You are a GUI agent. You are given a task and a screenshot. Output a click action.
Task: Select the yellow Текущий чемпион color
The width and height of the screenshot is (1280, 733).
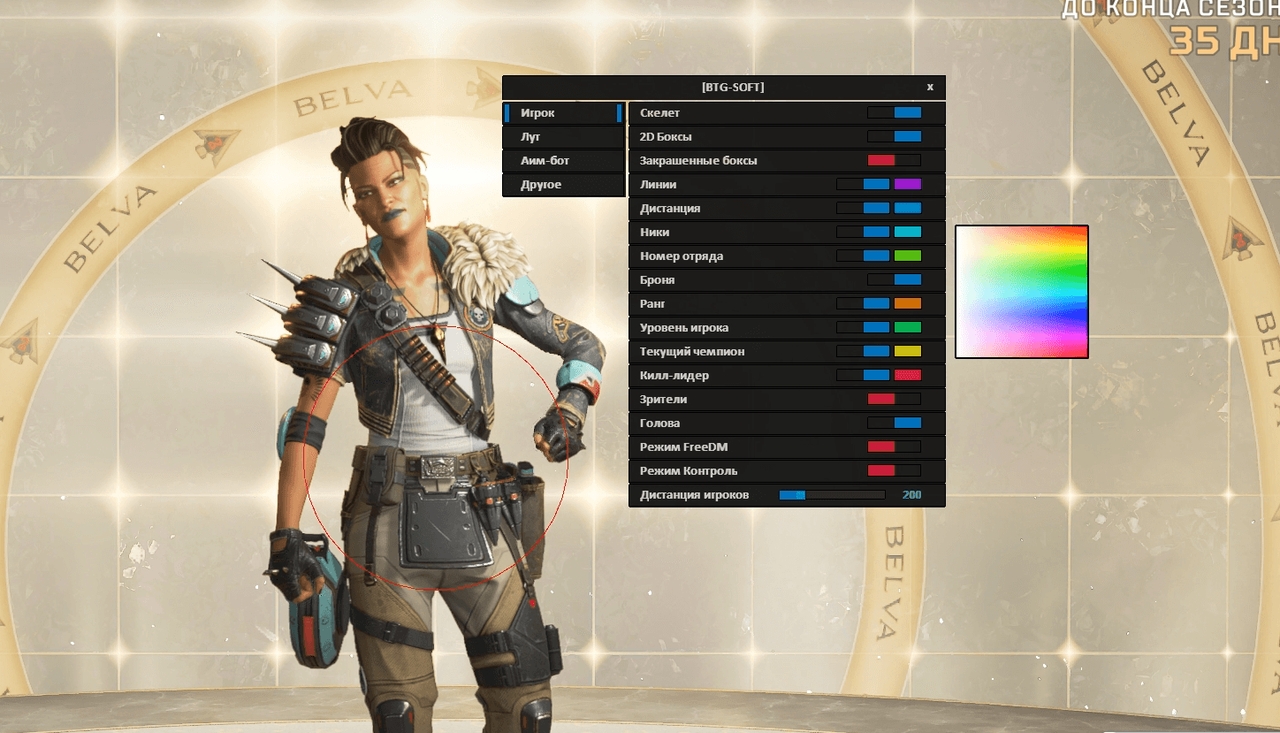[907, 351]
